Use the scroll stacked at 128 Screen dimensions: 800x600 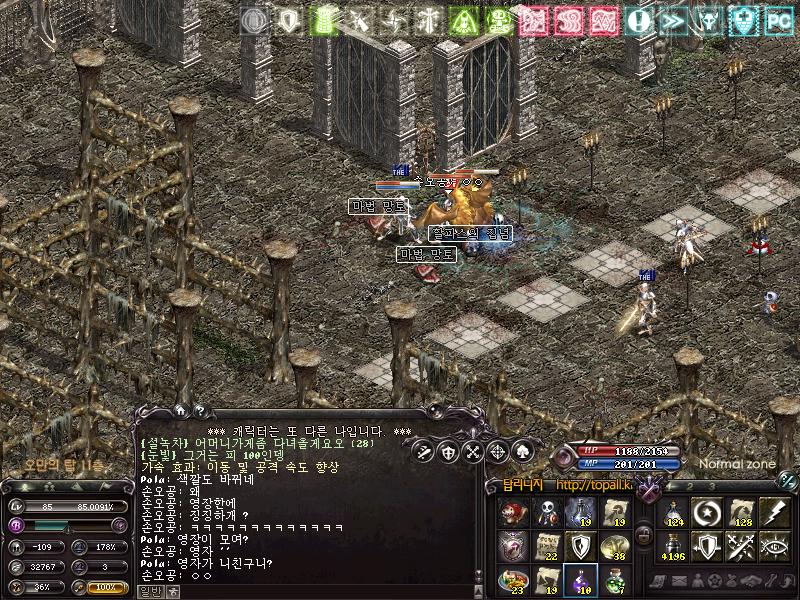click(741, 512)
